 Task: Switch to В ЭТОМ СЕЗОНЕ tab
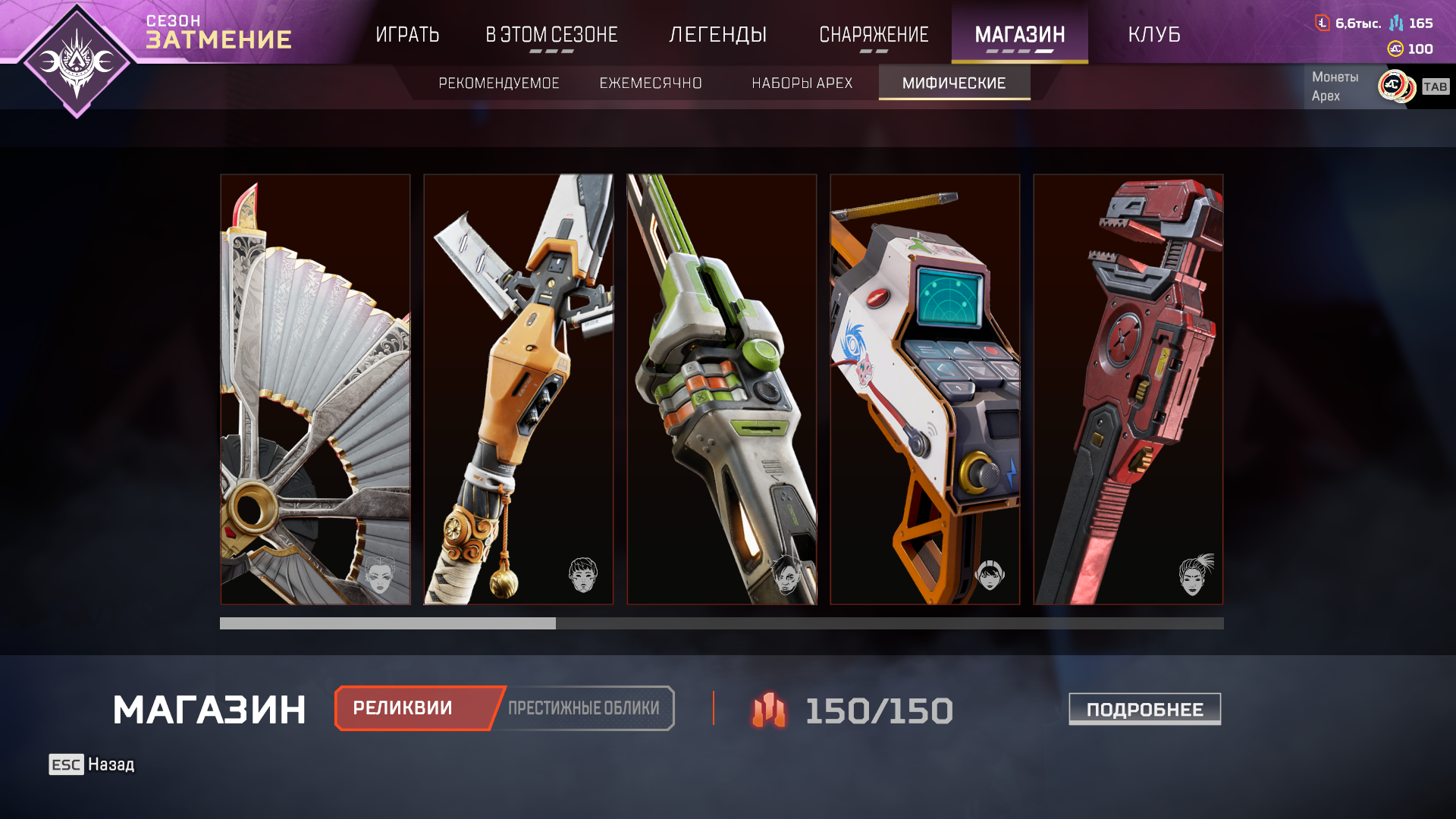pos(551,35)
